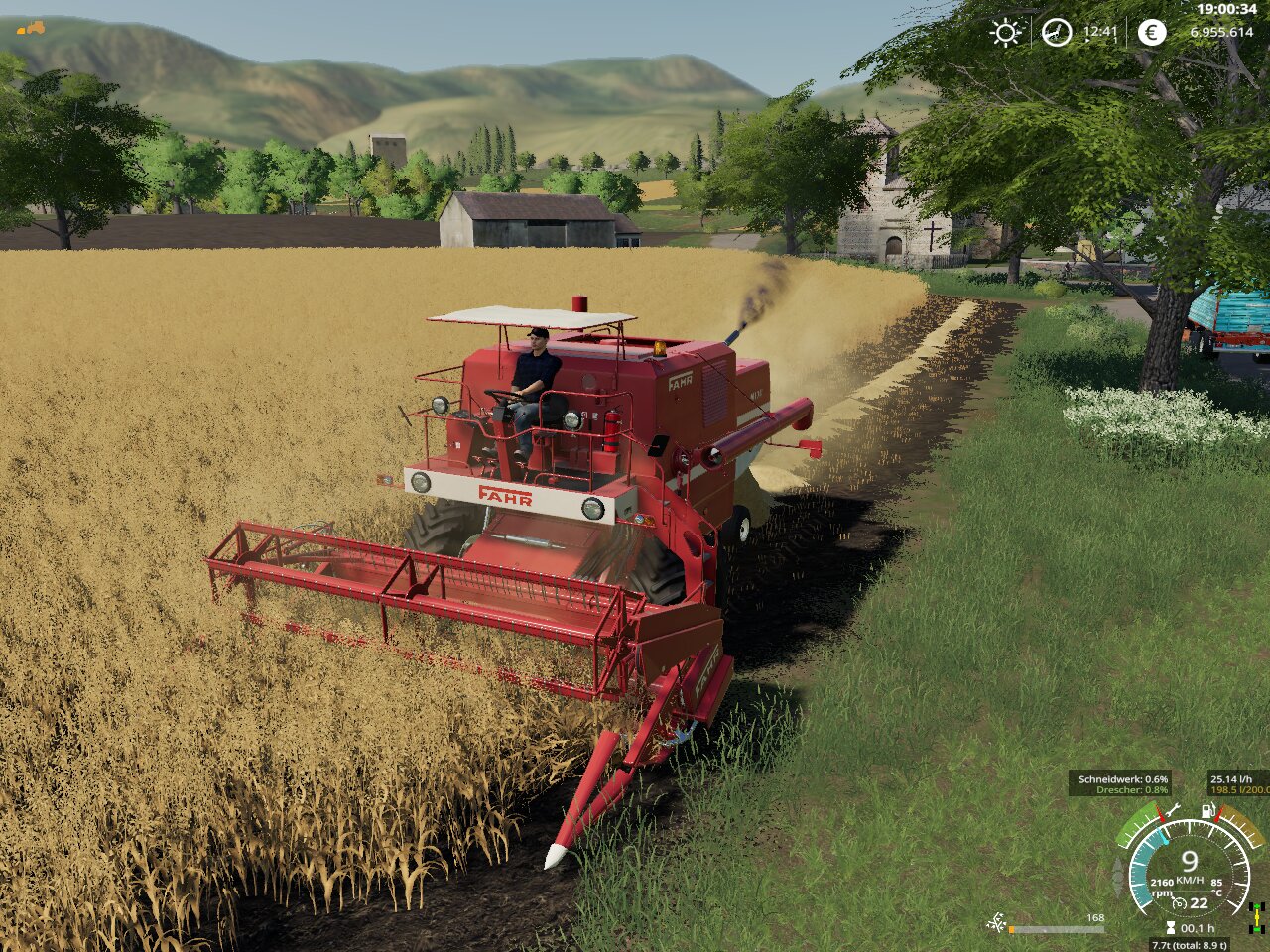Image resolution: width=1270 pixels, height=952 pixels.
Task: Click the sun weather icon
Action: click(x=1005, y=33)
